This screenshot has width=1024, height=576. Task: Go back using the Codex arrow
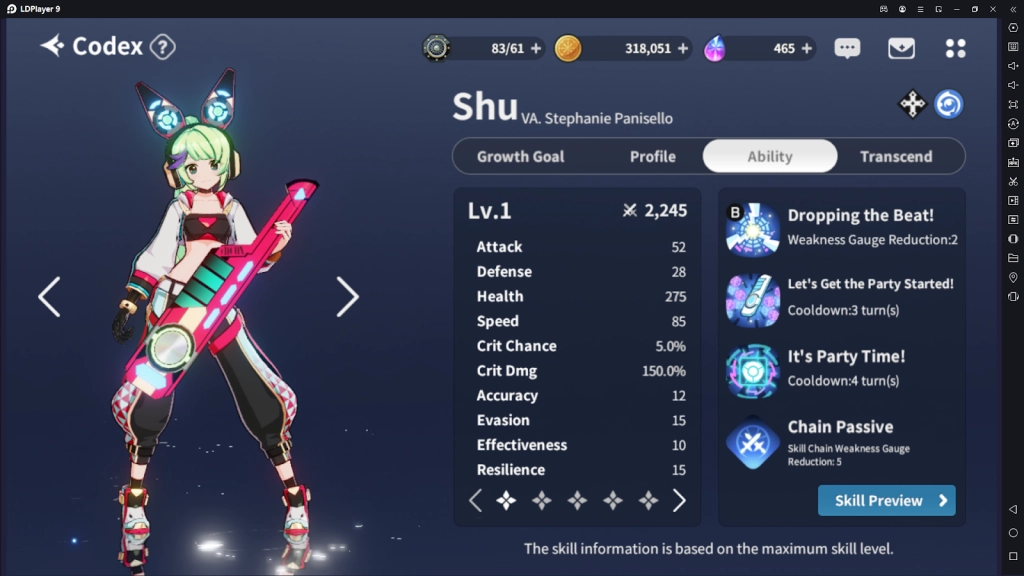(x=52, y=46)
